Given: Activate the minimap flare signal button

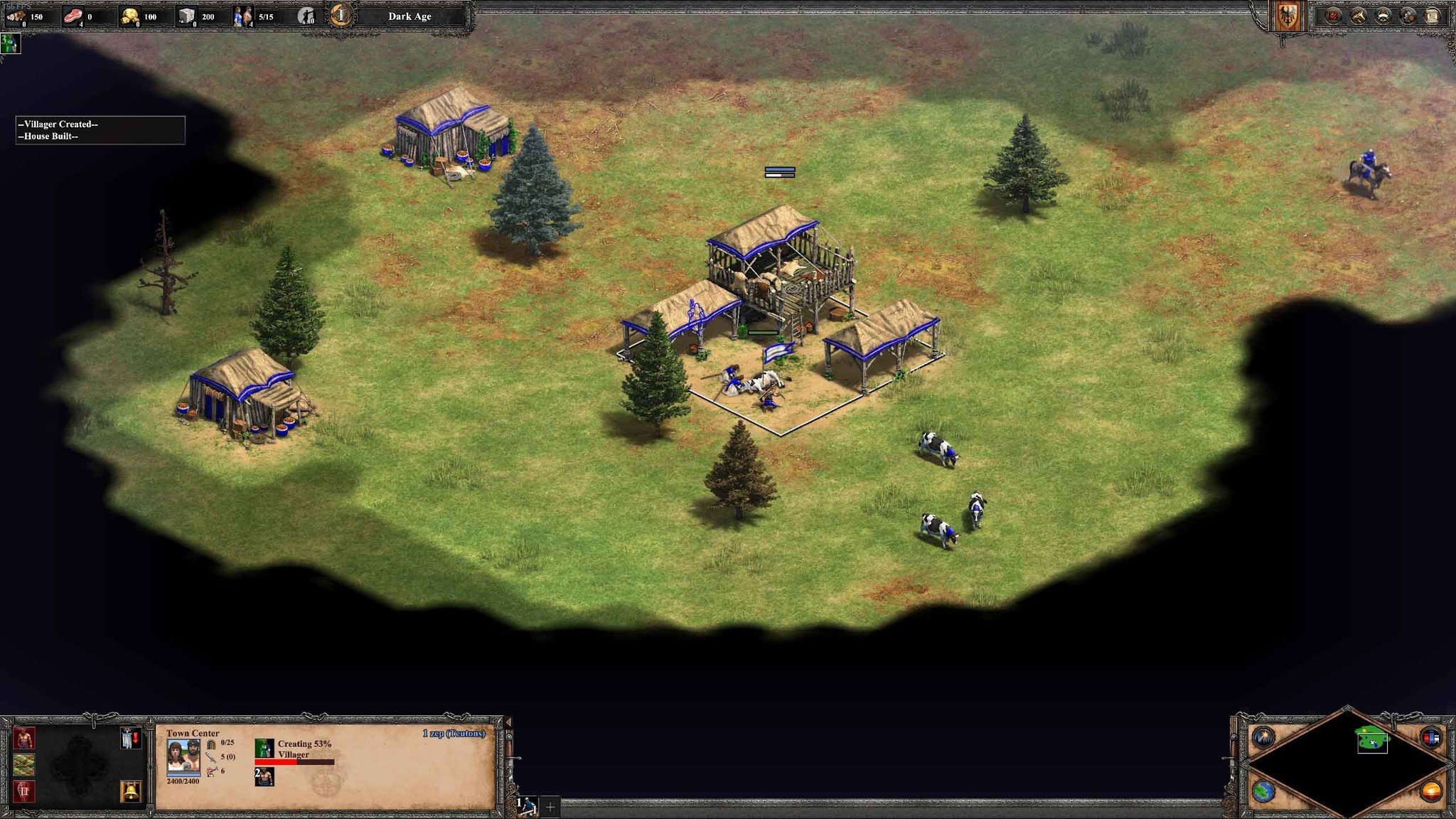Looking at the screenshot, I should (1263, 737).
